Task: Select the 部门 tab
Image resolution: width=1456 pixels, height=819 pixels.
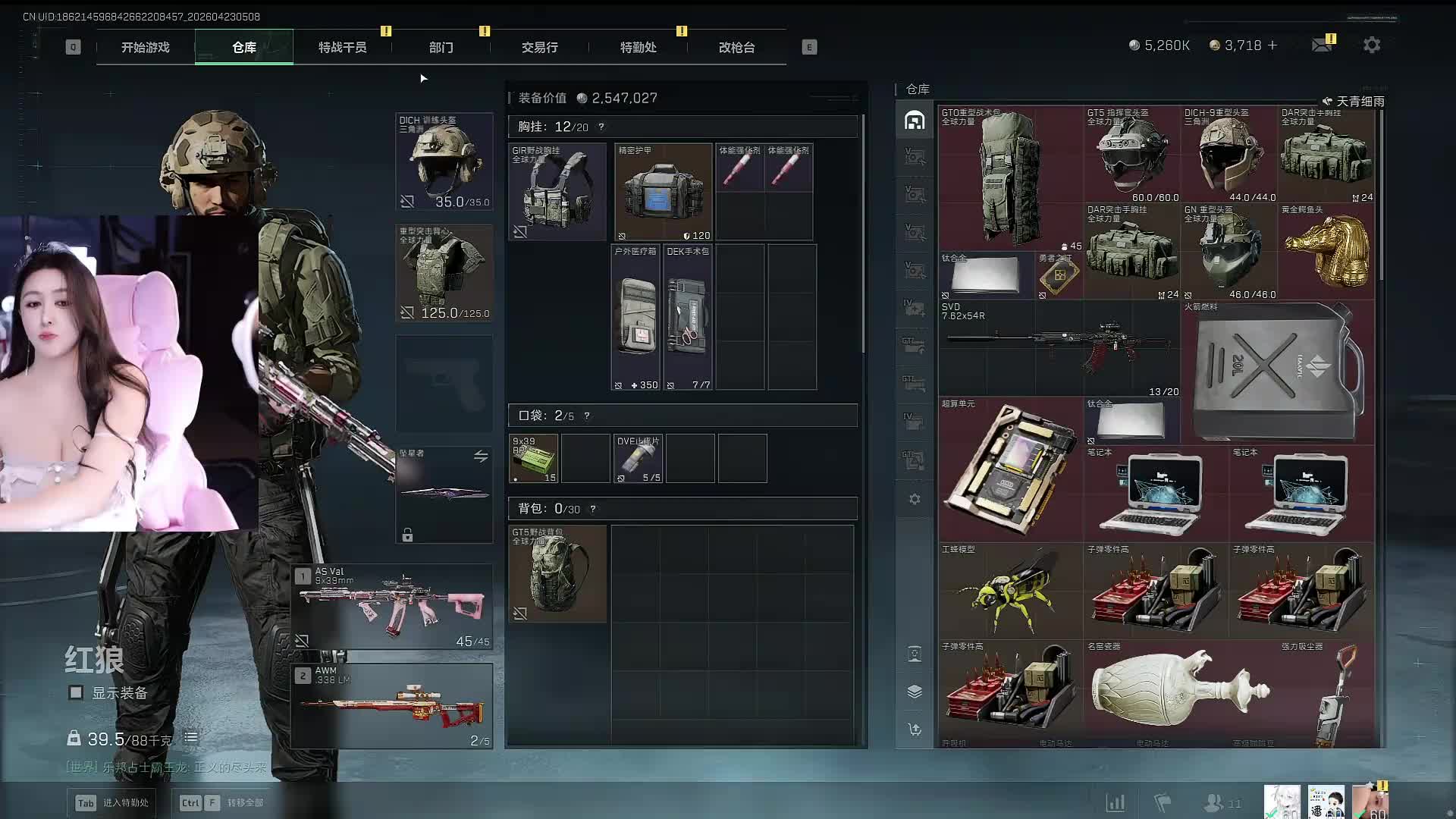Action: 441,47
